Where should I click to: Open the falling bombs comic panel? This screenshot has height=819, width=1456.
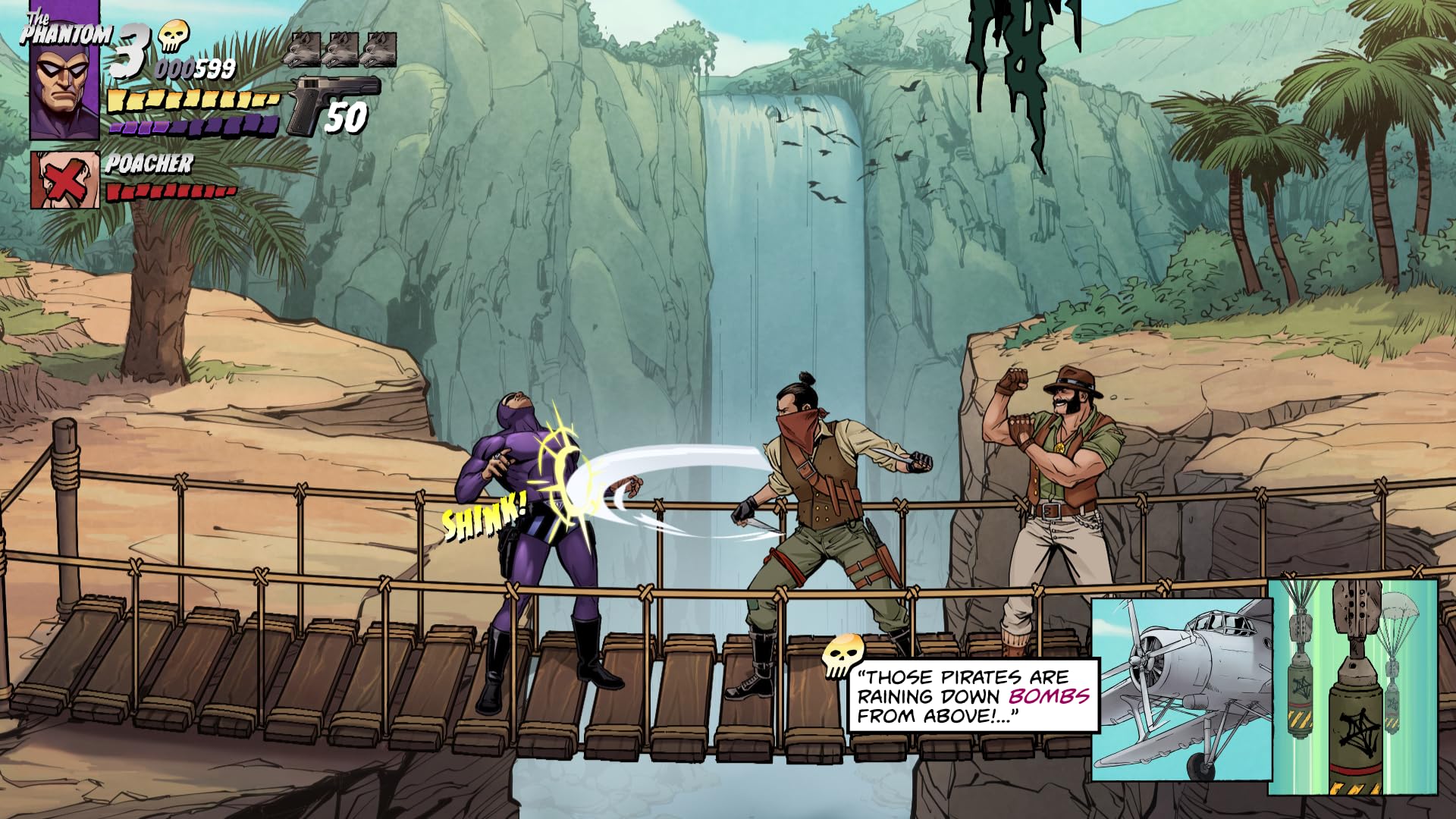[1353, 687]
